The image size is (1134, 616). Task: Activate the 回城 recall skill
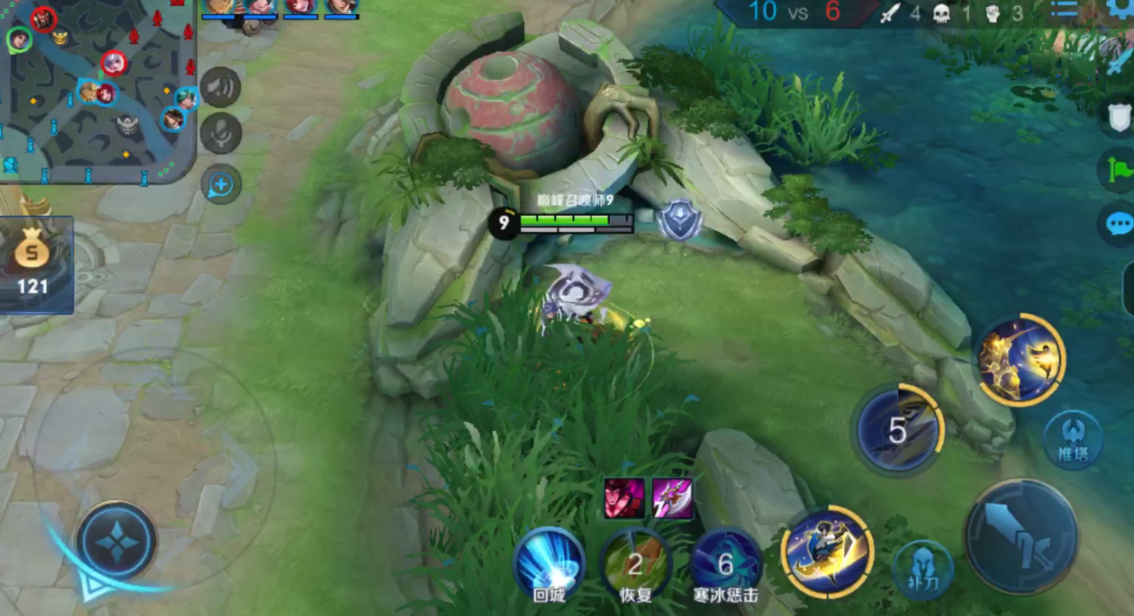pos(549,563)
